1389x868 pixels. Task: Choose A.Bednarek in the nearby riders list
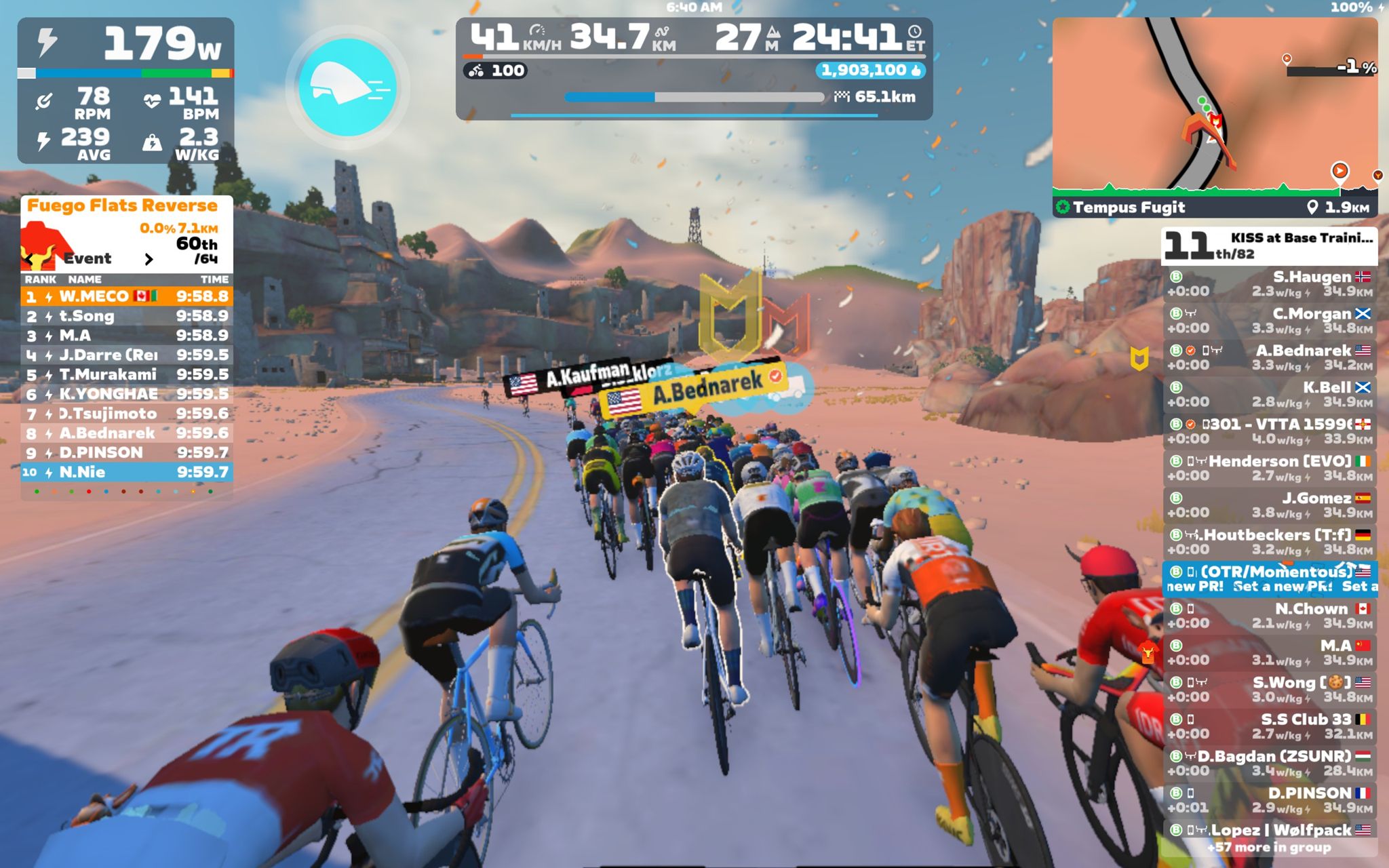click(1270, 357)
